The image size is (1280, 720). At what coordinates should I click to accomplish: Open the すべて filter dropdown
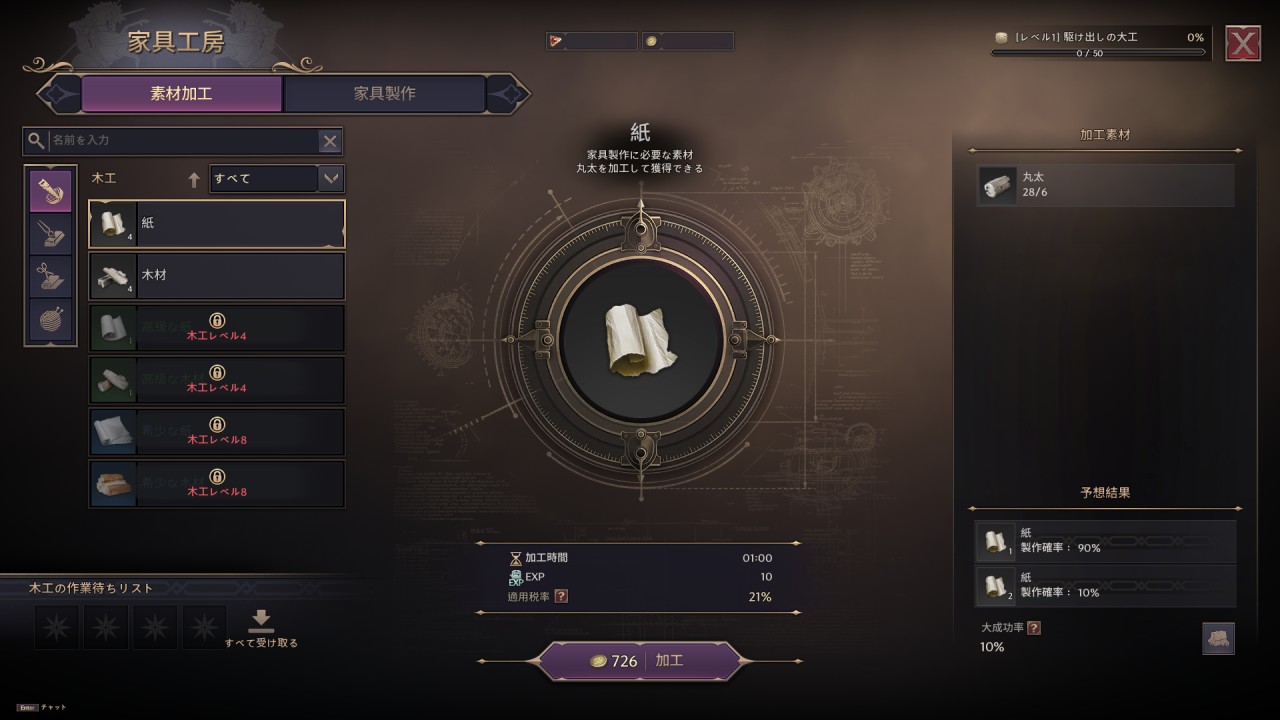coord(276,179)
